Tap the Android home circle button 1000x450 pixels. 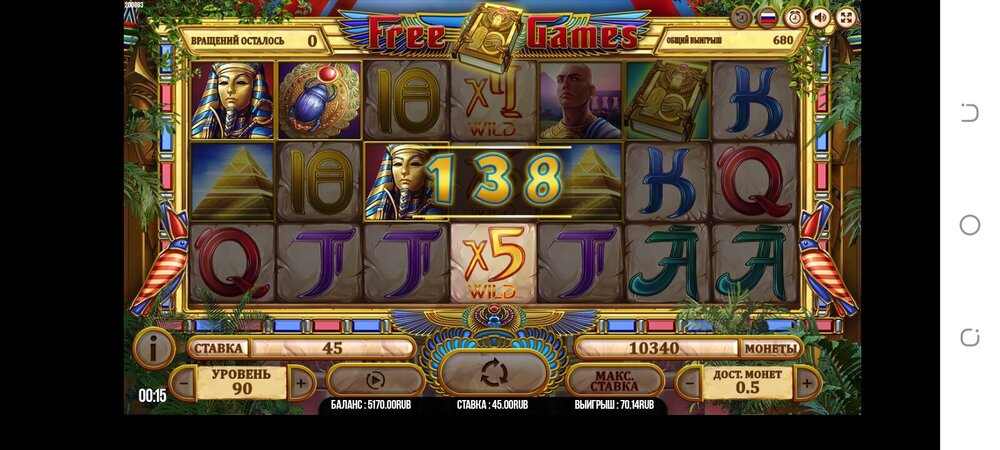click(x=969, y=225)
